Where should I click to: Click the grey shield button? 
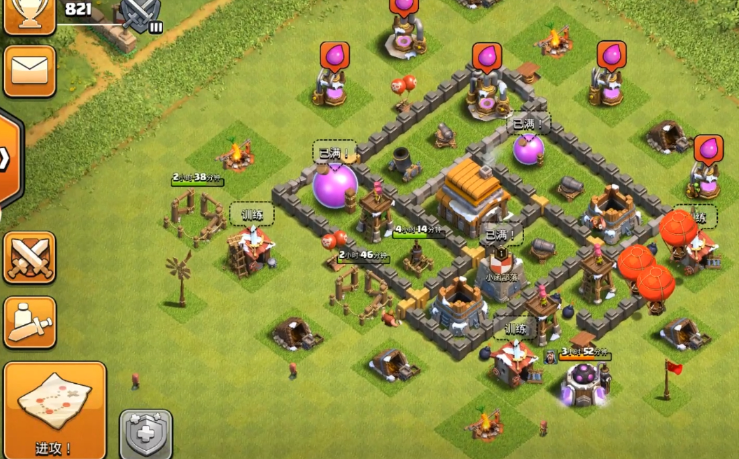pyautogui.click(x=146, y=434)
